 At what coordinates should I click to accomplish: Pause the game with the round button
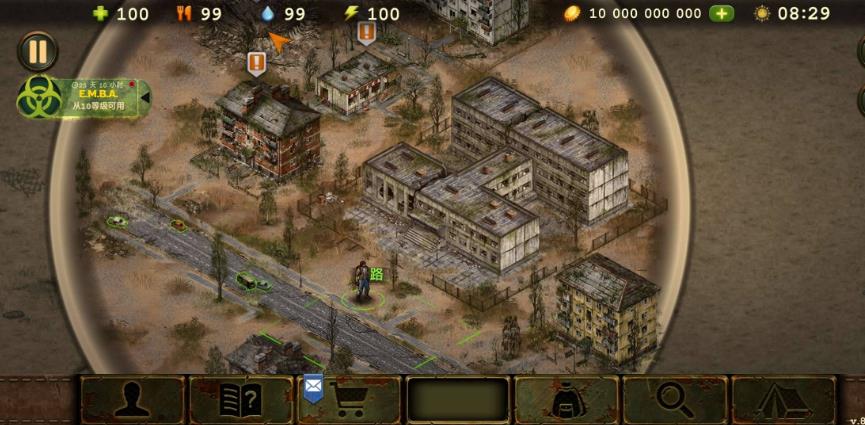click(37, 51)
